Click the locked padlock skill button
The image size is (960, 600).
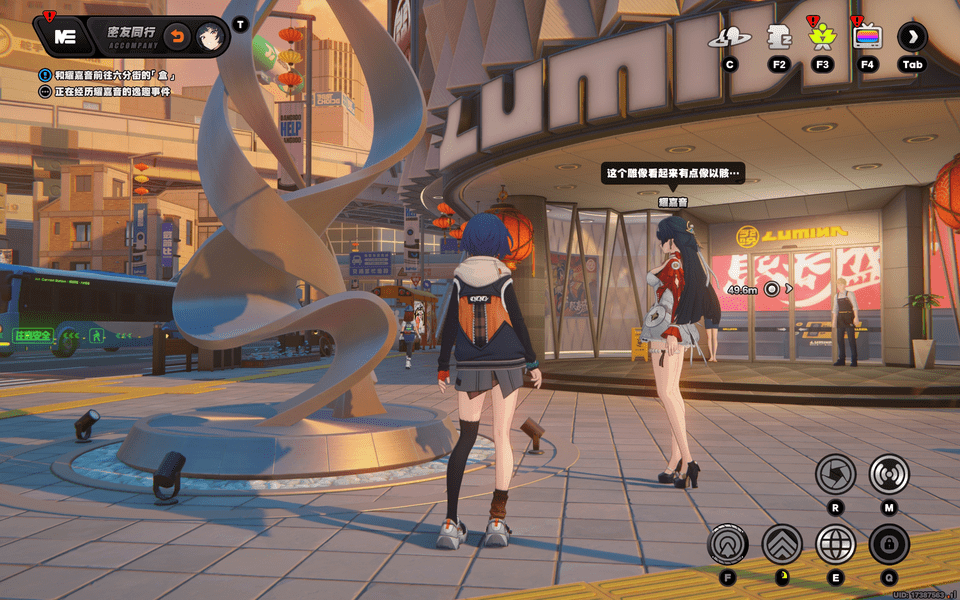click(x=888, y=545)
